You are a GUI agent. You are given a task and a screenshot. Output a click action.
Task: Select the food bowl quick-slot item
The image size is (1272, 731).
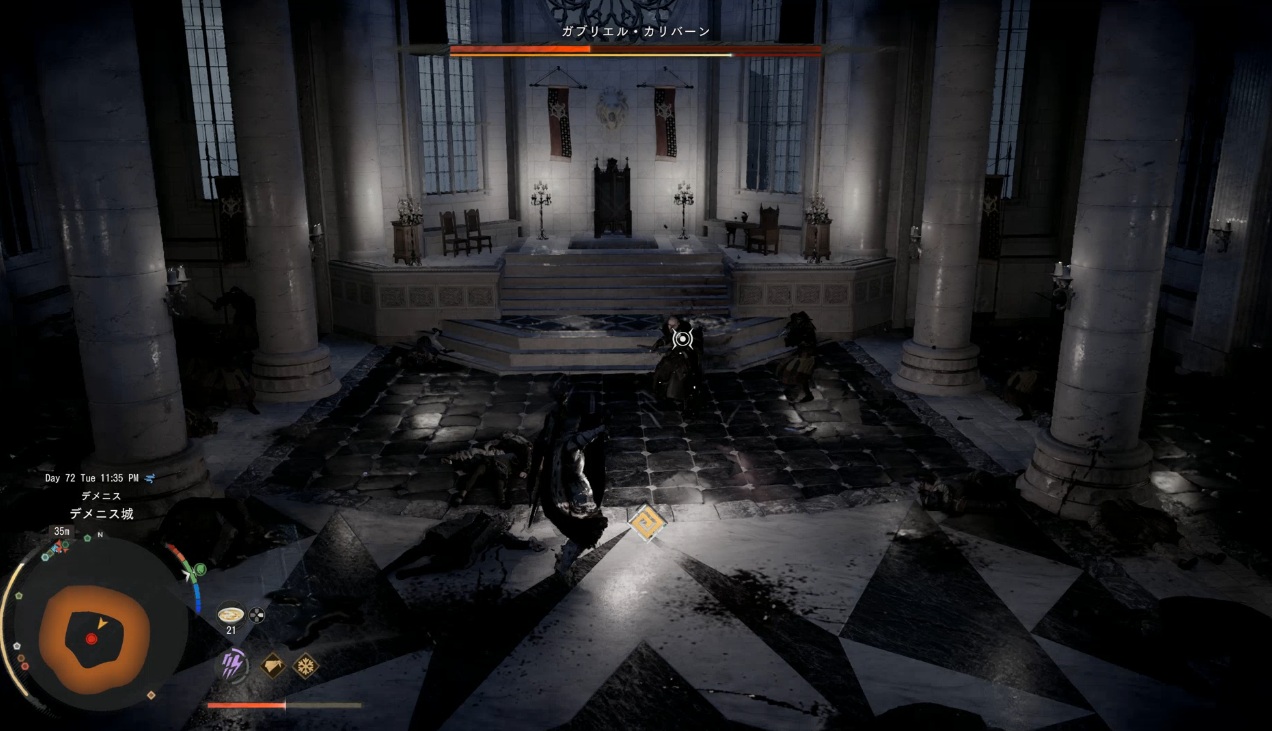230,614
